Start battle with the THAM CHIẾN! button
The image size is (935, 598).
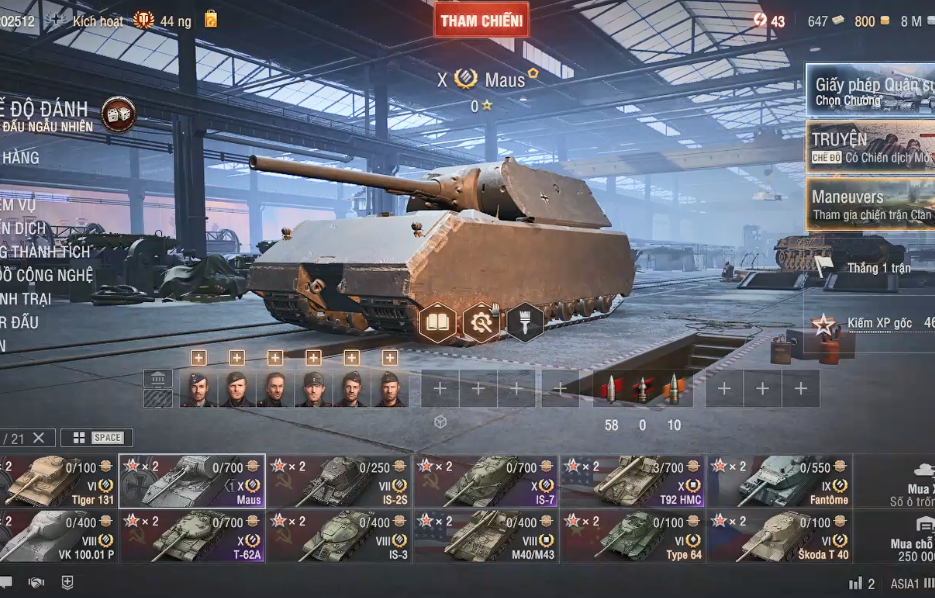pos(481,20)
